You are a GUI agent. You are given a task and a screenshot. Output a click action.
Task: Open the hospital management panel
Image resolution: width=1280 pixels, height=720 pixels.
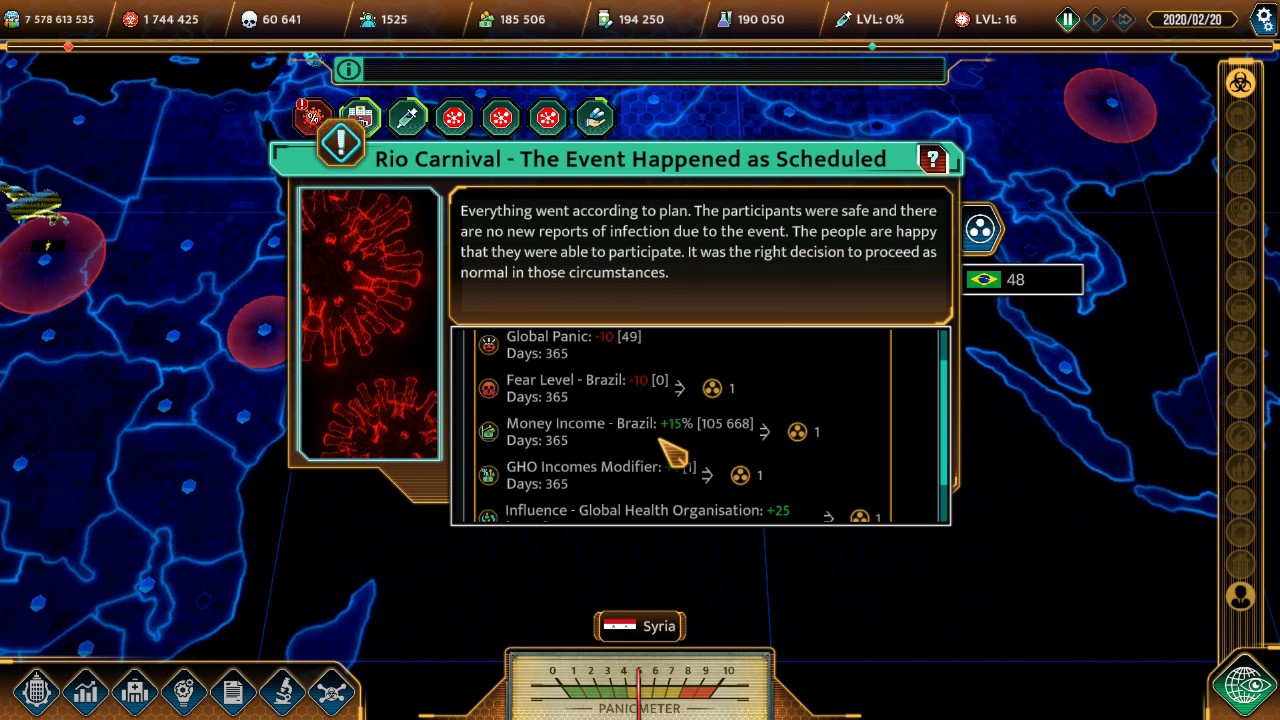(135, 690)
